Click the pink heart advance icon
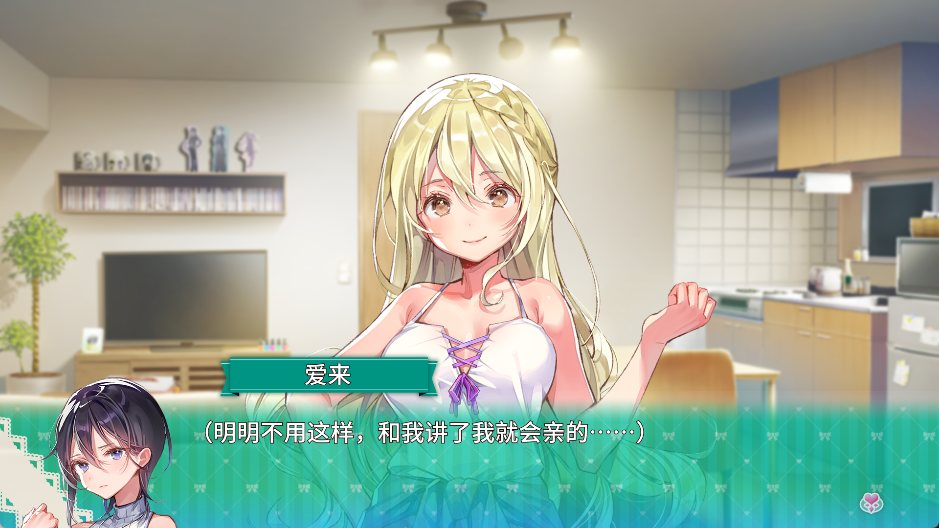The width and height of the screenshot is (939, 528). click(869, 501)
